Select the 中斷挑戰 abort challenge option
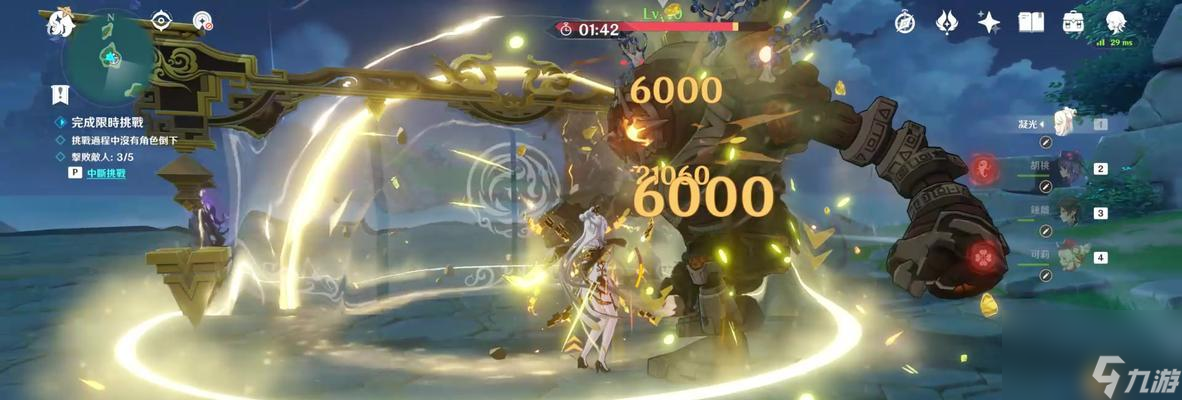 pos(102,173)
